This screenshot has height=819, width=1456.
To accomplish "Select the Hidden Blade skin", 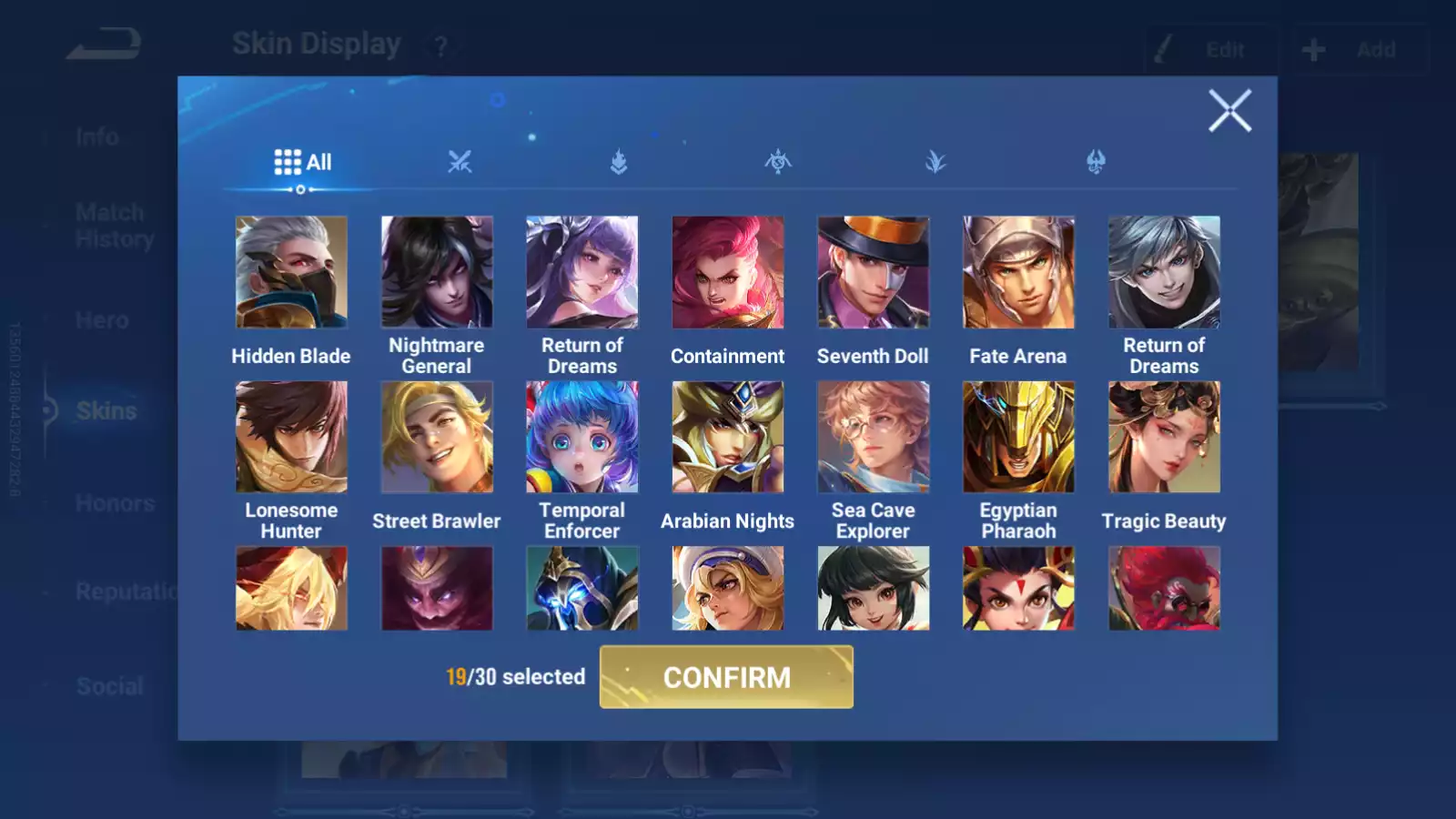I will point(291,272).
